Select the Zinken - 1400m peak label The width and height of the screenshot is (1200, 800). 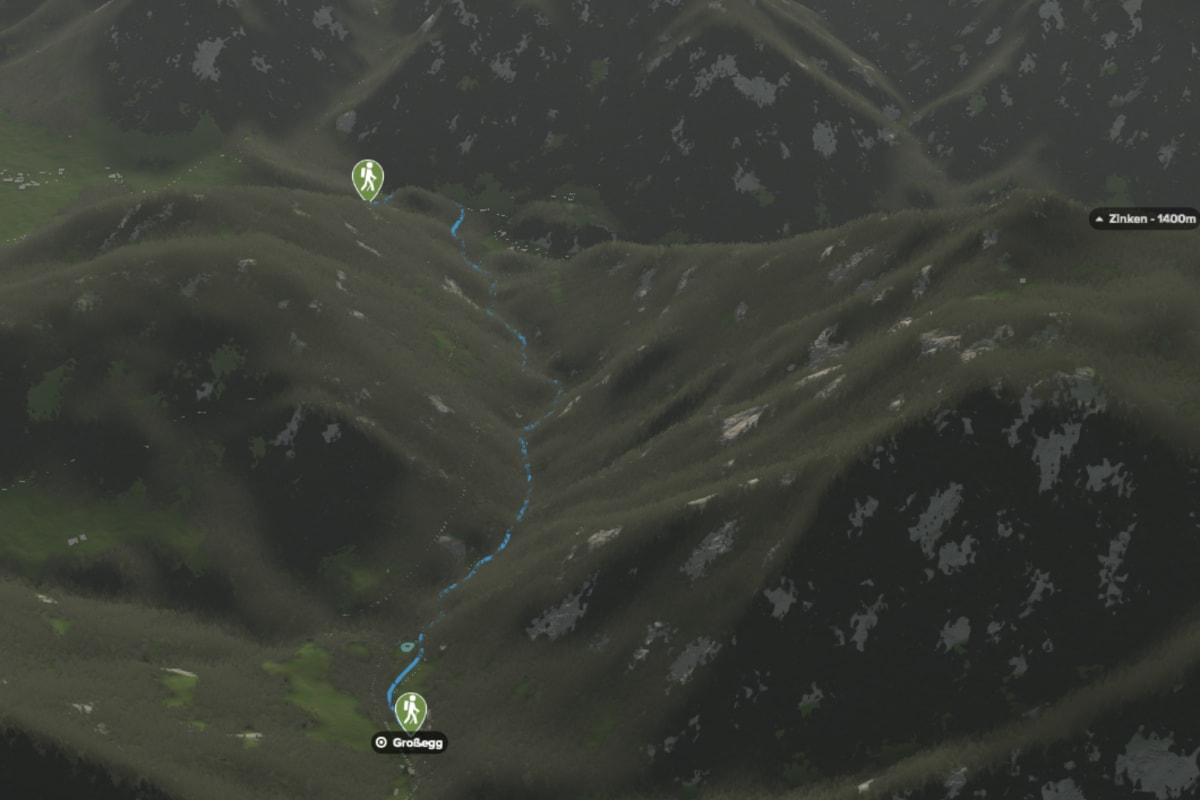(x=1144, y=218)
